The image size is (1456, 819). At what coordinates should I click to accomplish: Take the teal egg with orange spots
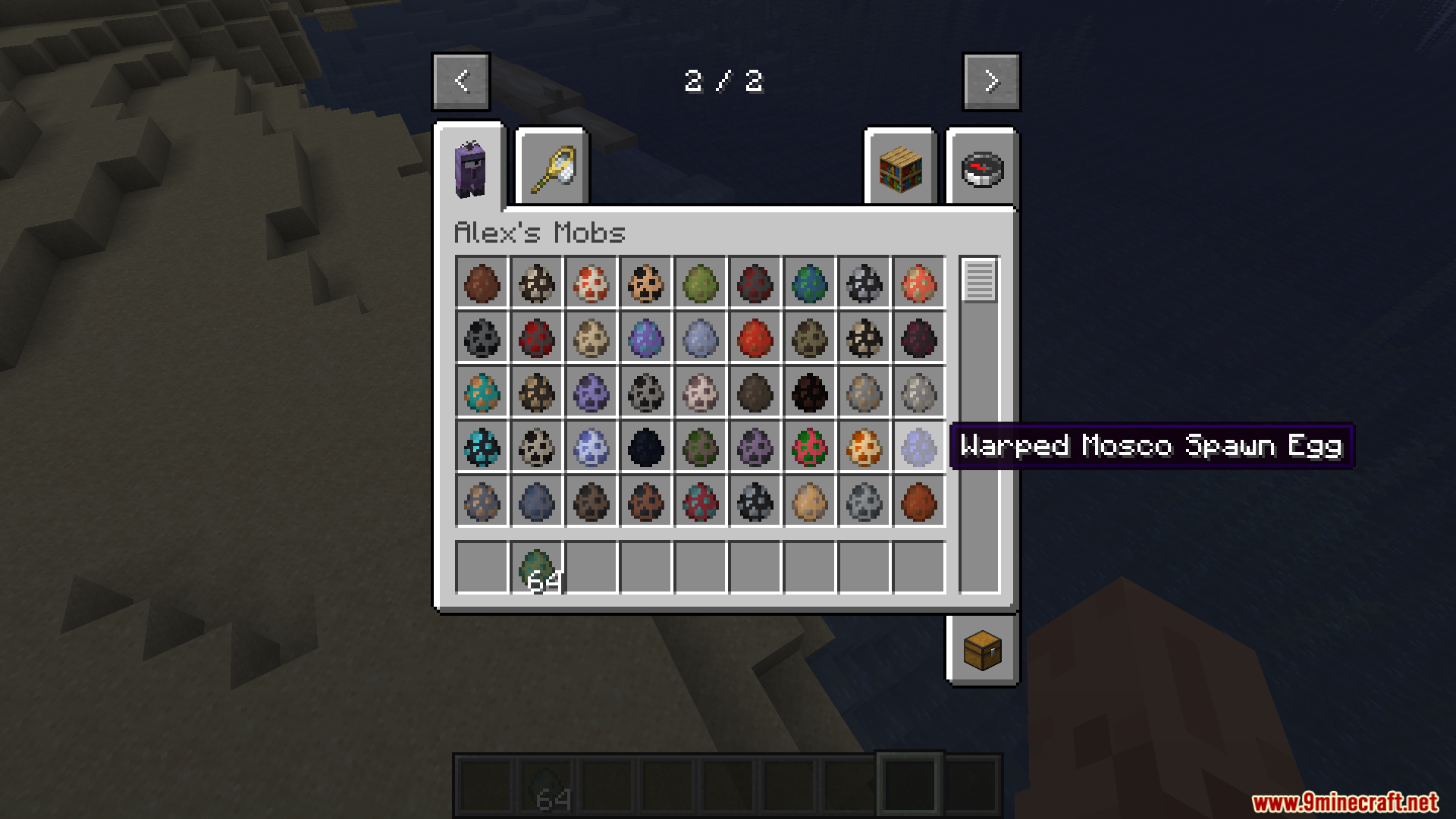pyautogui.click(x=482, y=392)
